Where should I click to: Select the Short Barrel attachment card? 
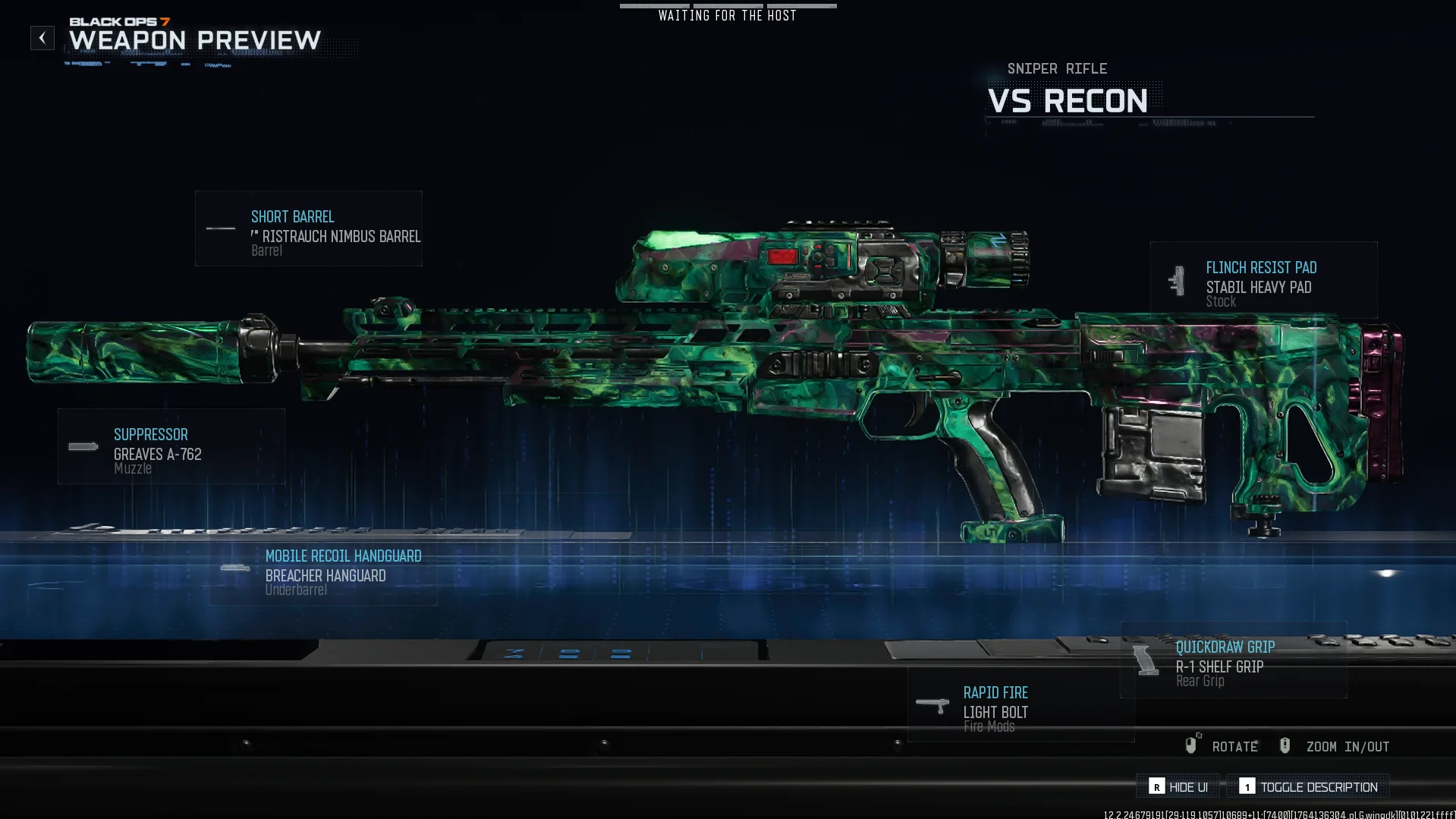coord(309,228)
